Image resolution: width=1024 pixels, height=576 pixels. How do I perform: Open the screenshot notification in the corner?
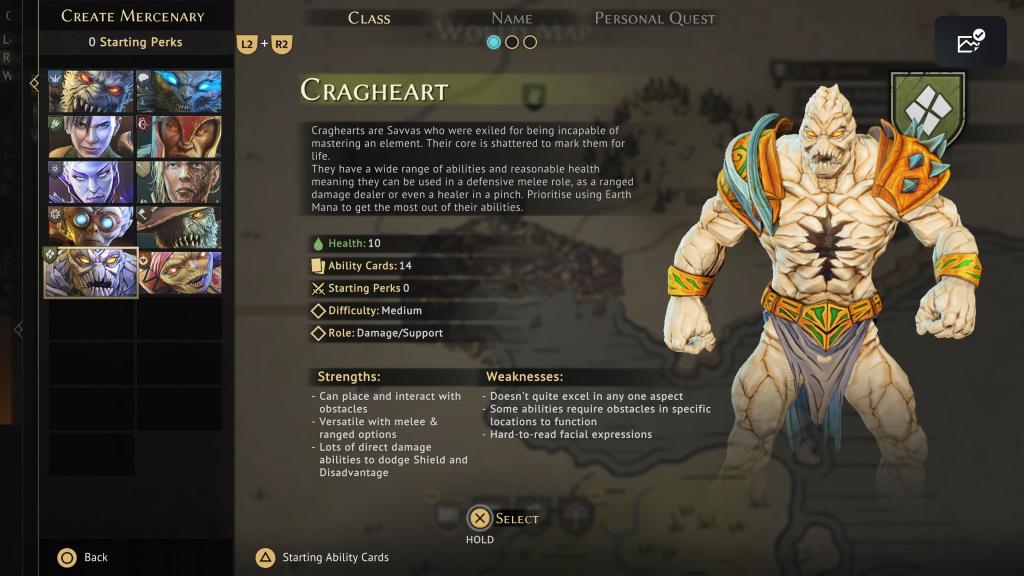[970, 42]
